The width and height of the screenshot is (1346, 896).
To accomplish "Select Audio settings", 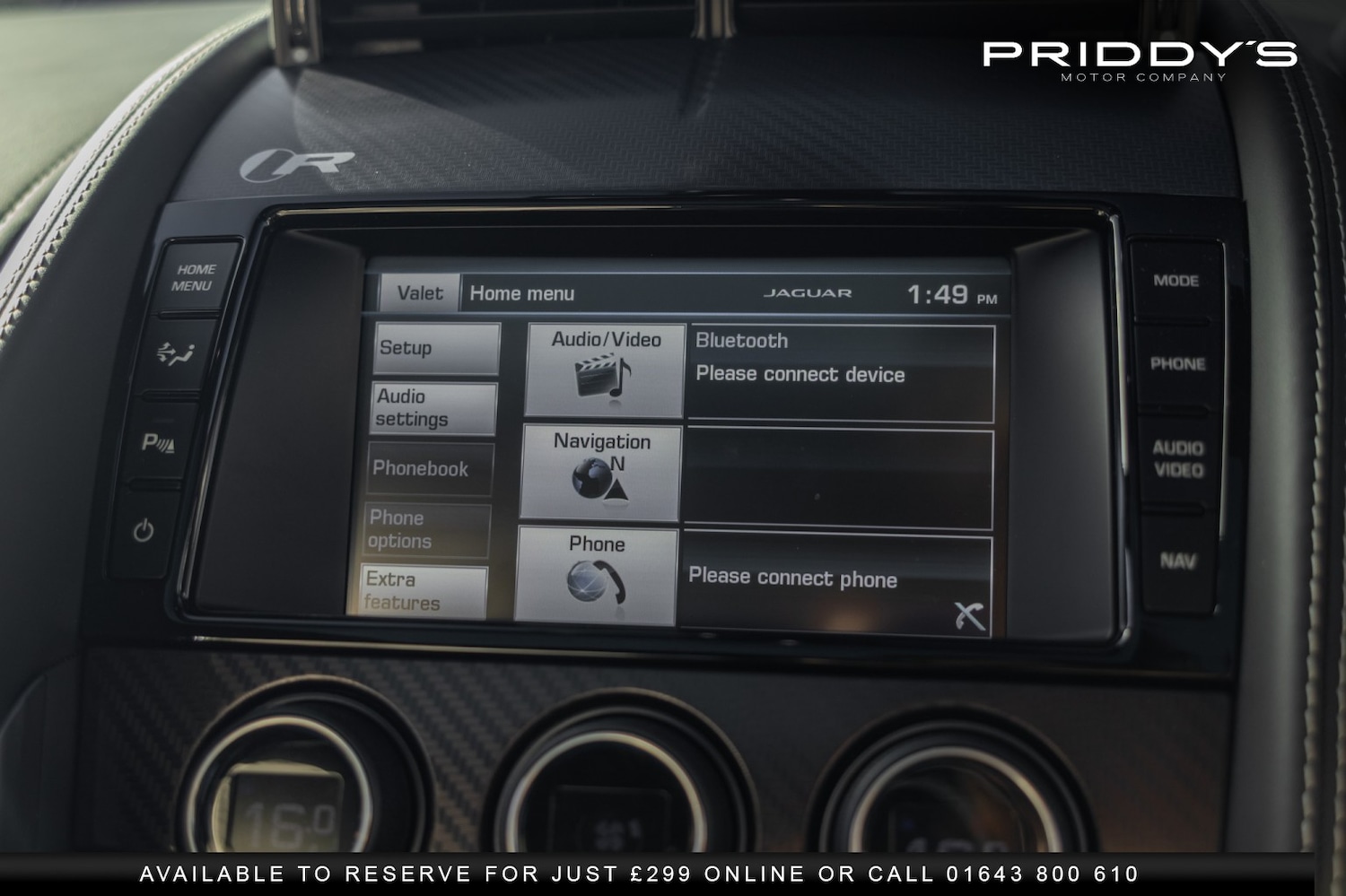I will [x=433, y=408].
